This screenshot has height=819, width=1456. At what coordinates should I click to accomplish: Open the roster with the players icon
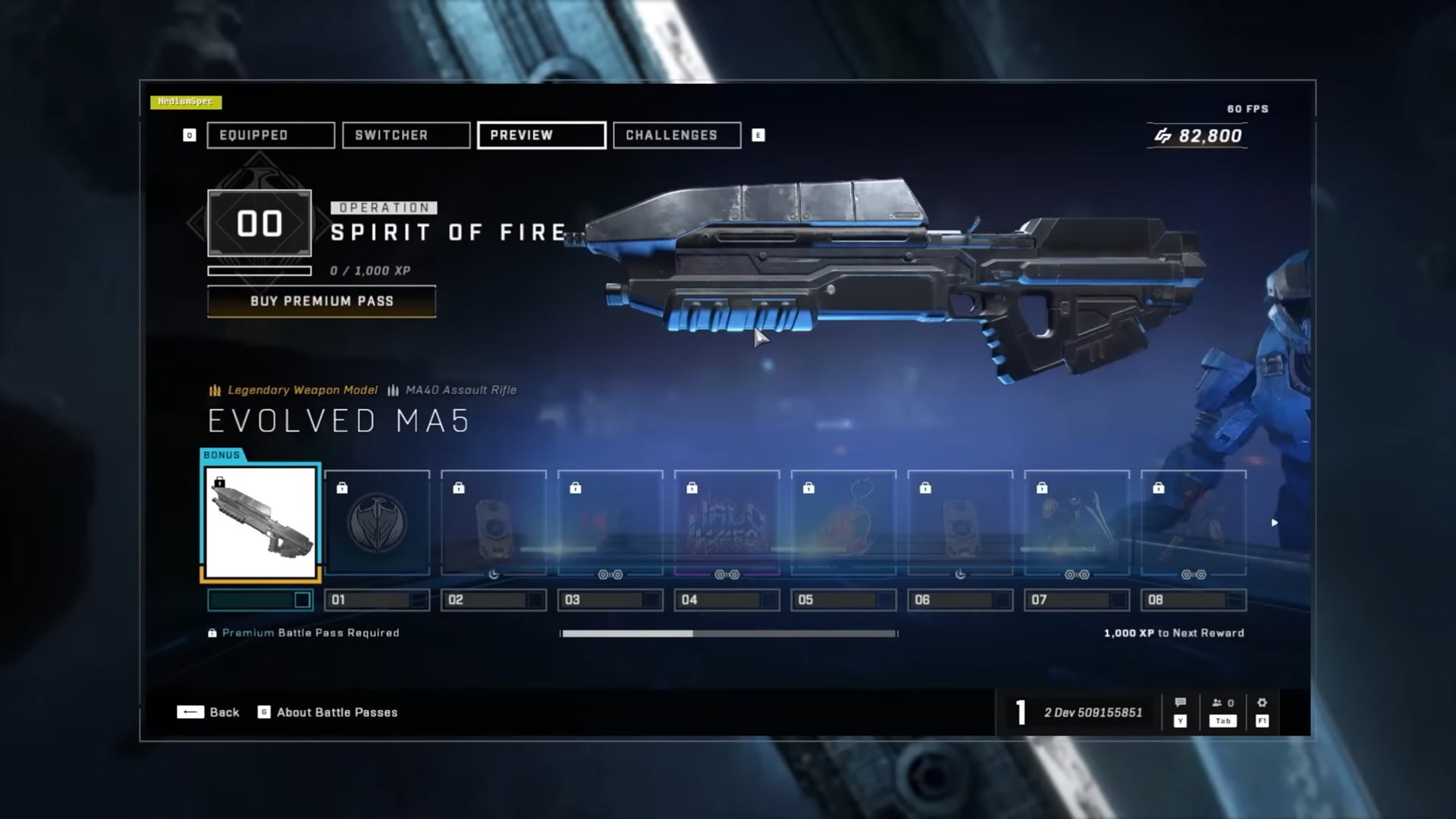(1215, 702)
